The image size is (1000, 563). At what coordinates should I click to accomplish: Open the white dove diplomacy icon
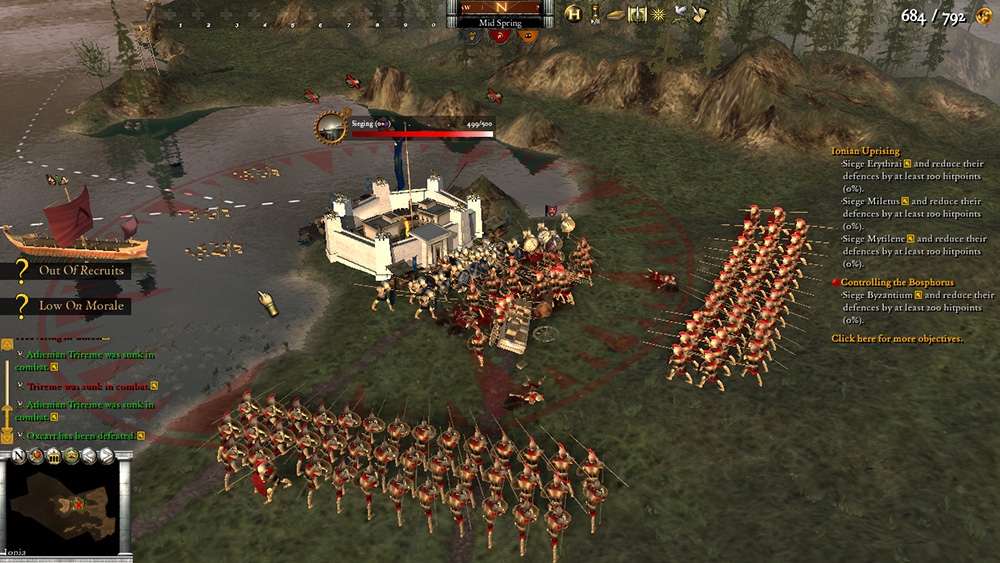(x=680, y=14)
